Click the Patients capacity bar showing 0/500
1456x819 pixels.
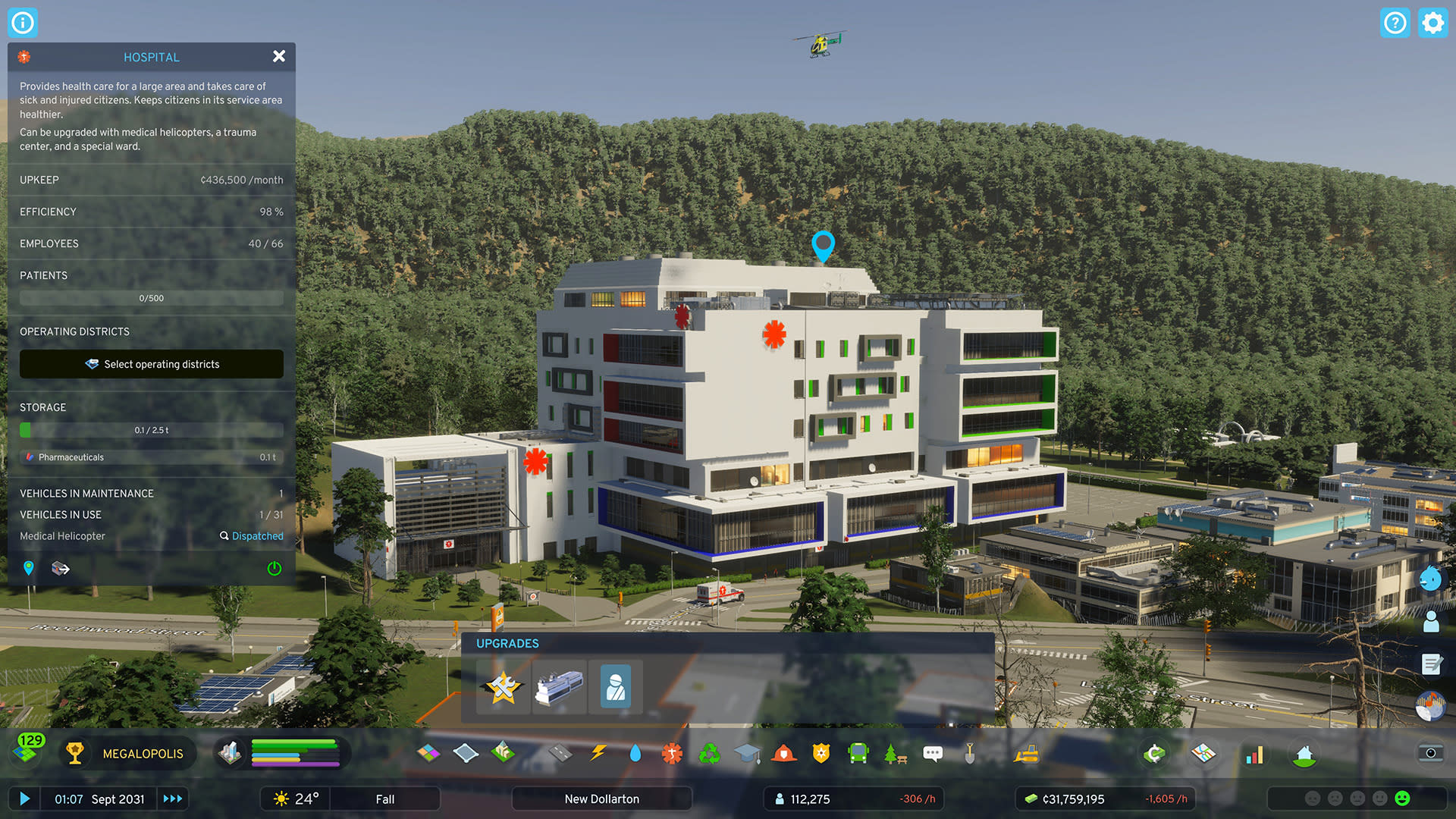[151, 297]
